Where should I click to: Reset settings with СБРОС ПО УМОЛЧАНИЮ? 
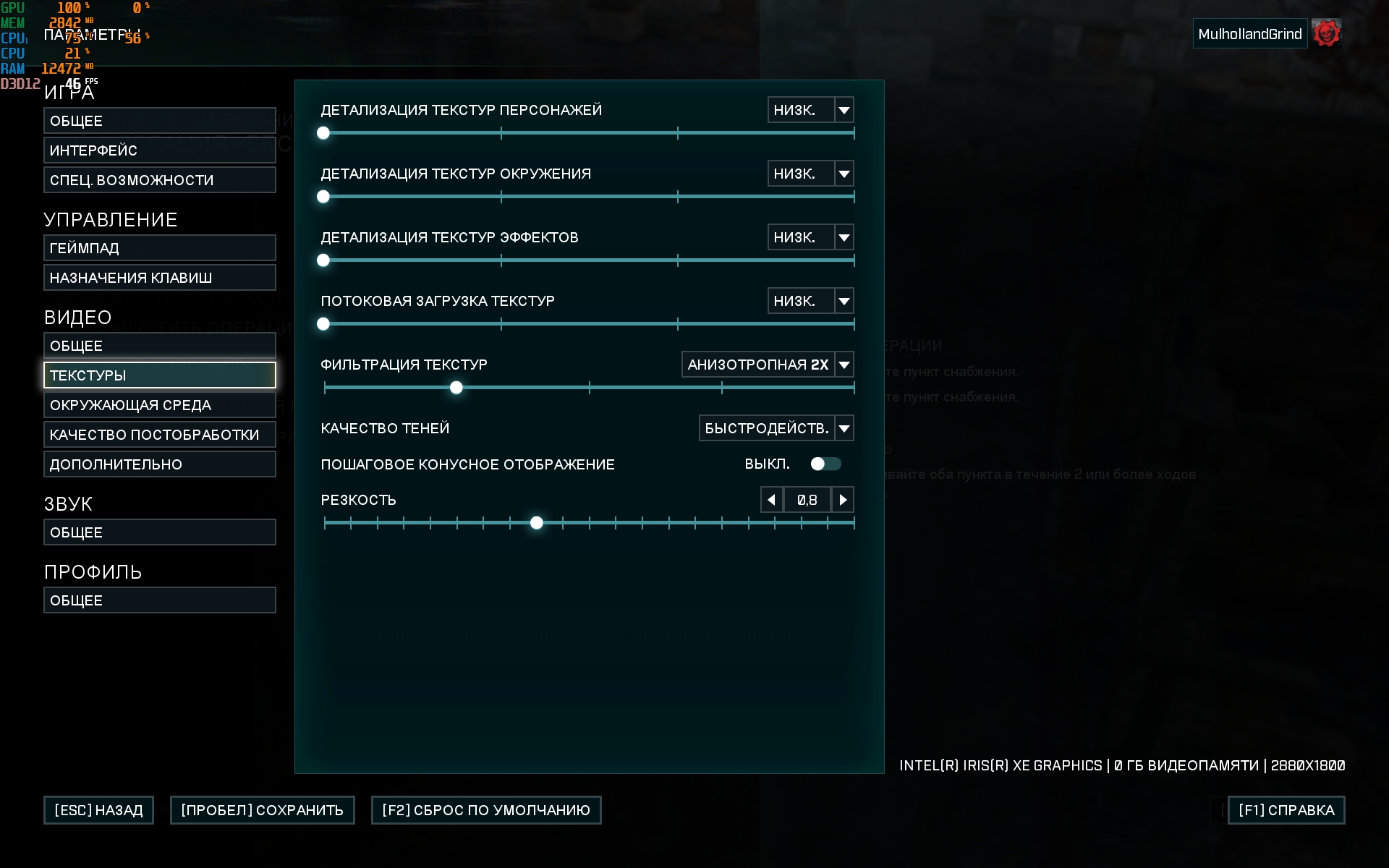point(485,810)
